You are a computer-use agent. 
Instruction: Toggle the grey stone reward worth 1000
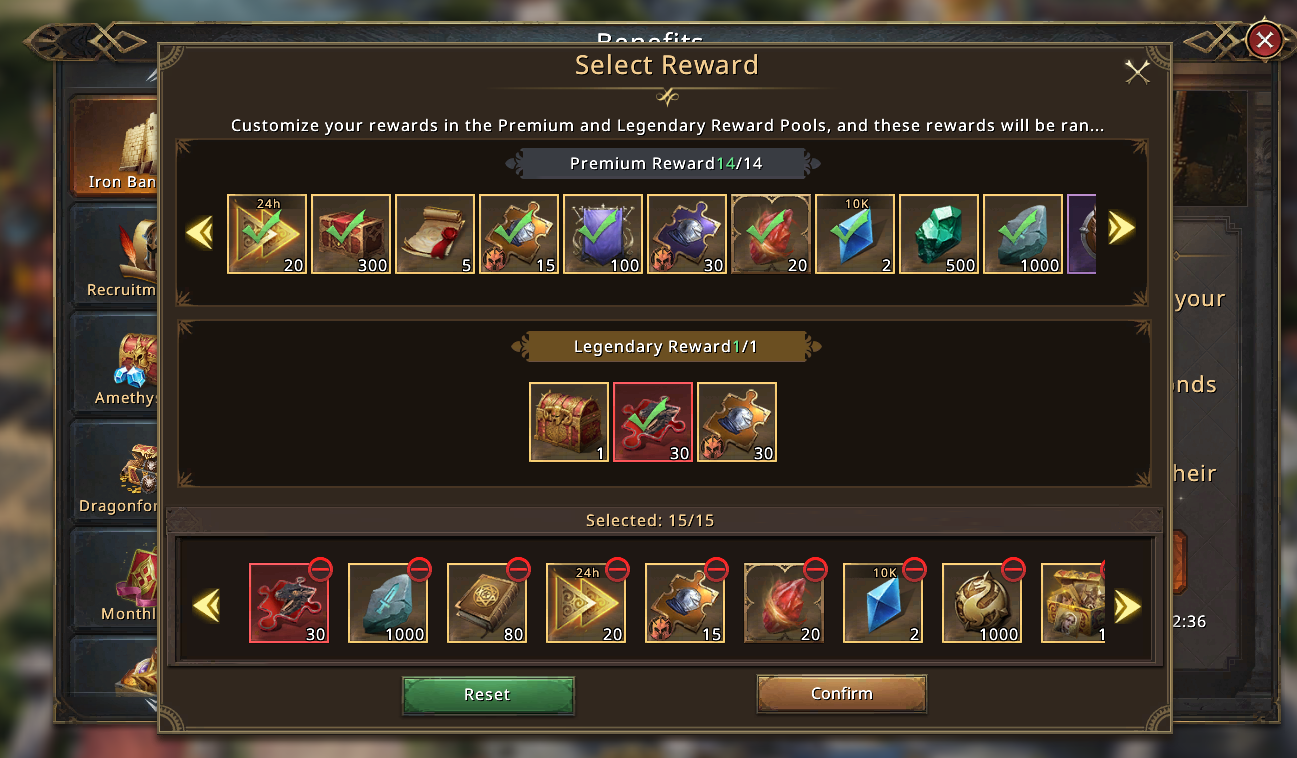click(1023, 234)
